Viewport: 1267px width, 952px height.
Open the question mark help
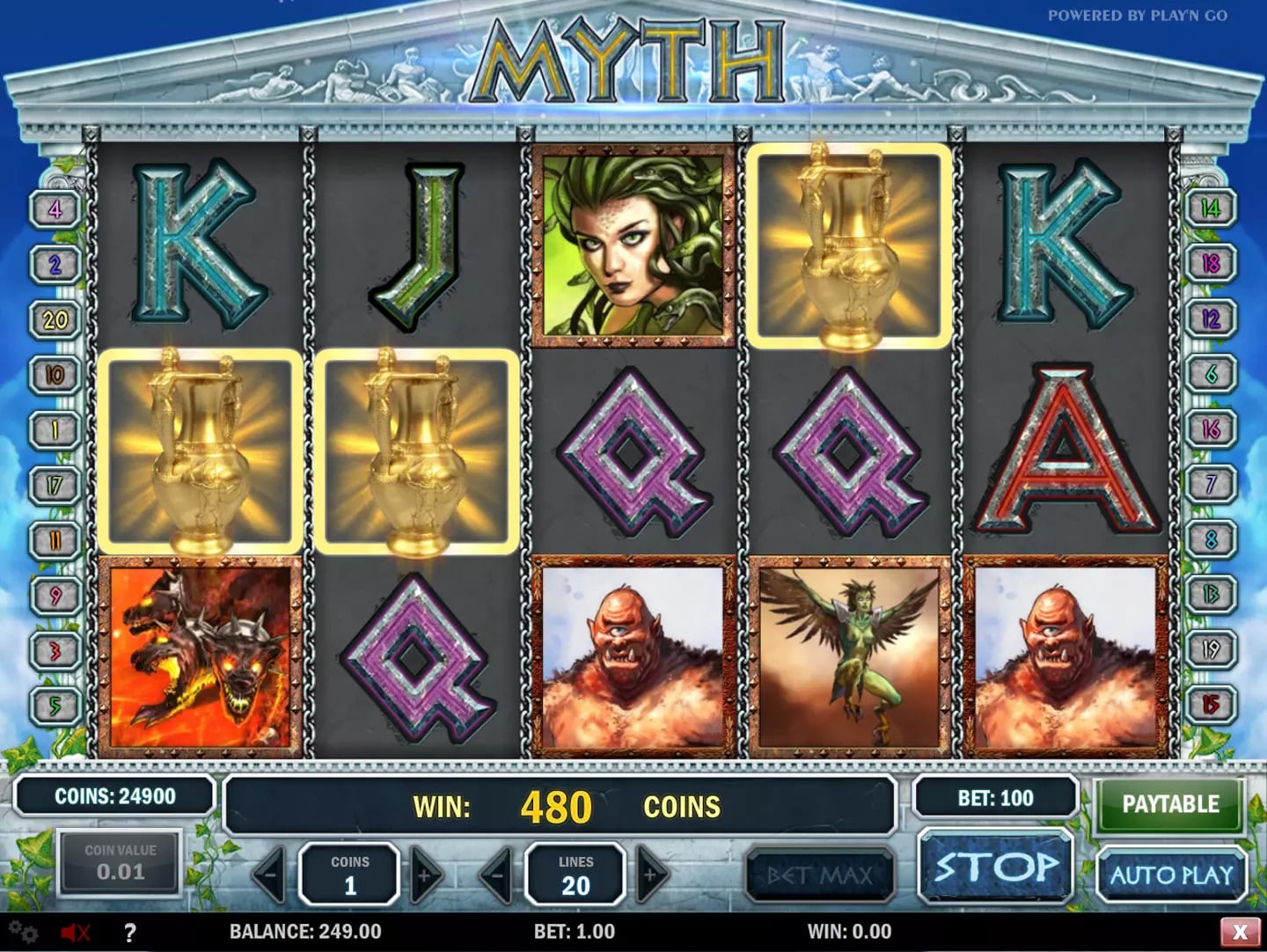129,932
